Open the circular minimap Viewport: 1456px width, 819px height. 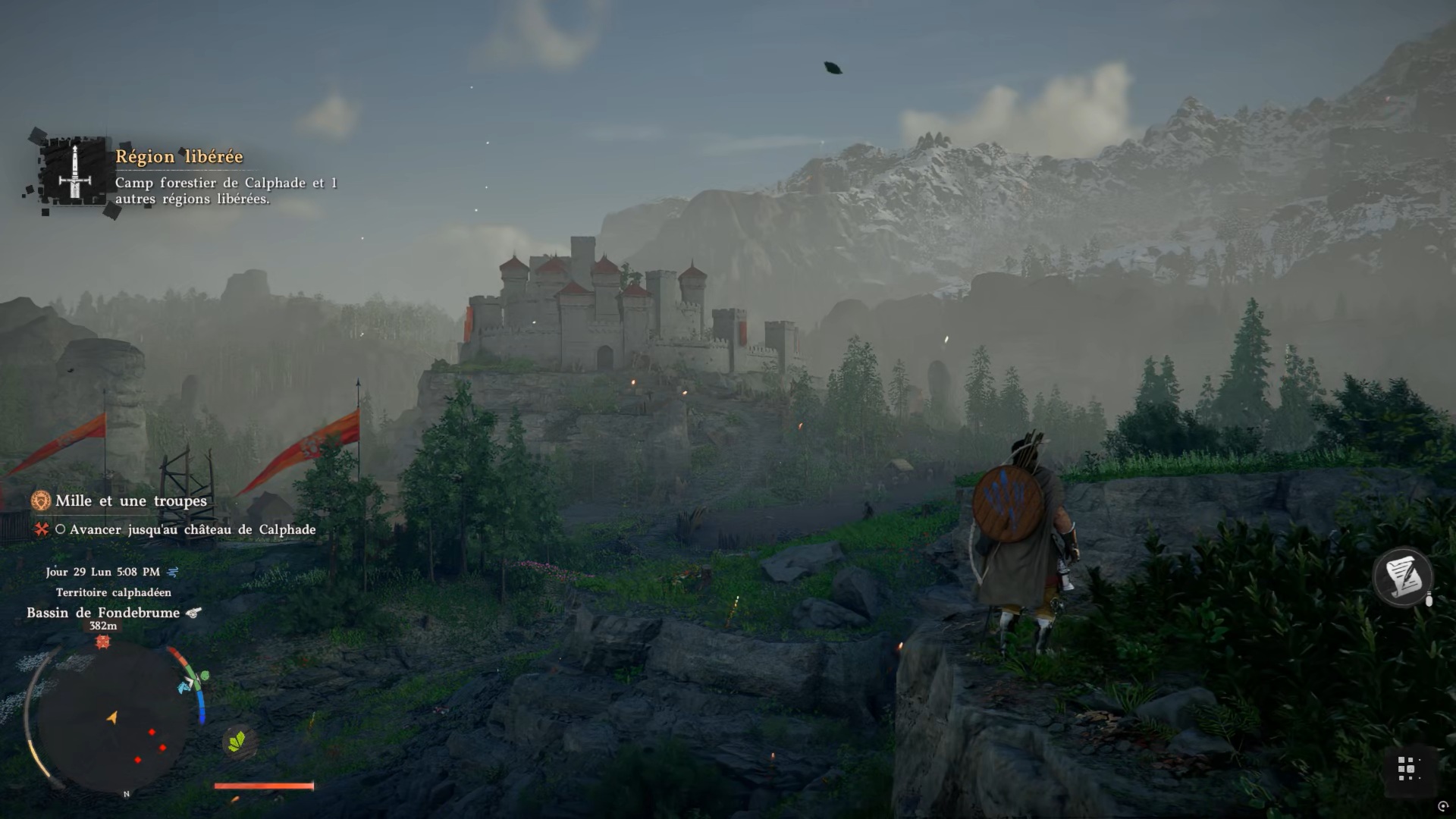click(x=112, y=718)
